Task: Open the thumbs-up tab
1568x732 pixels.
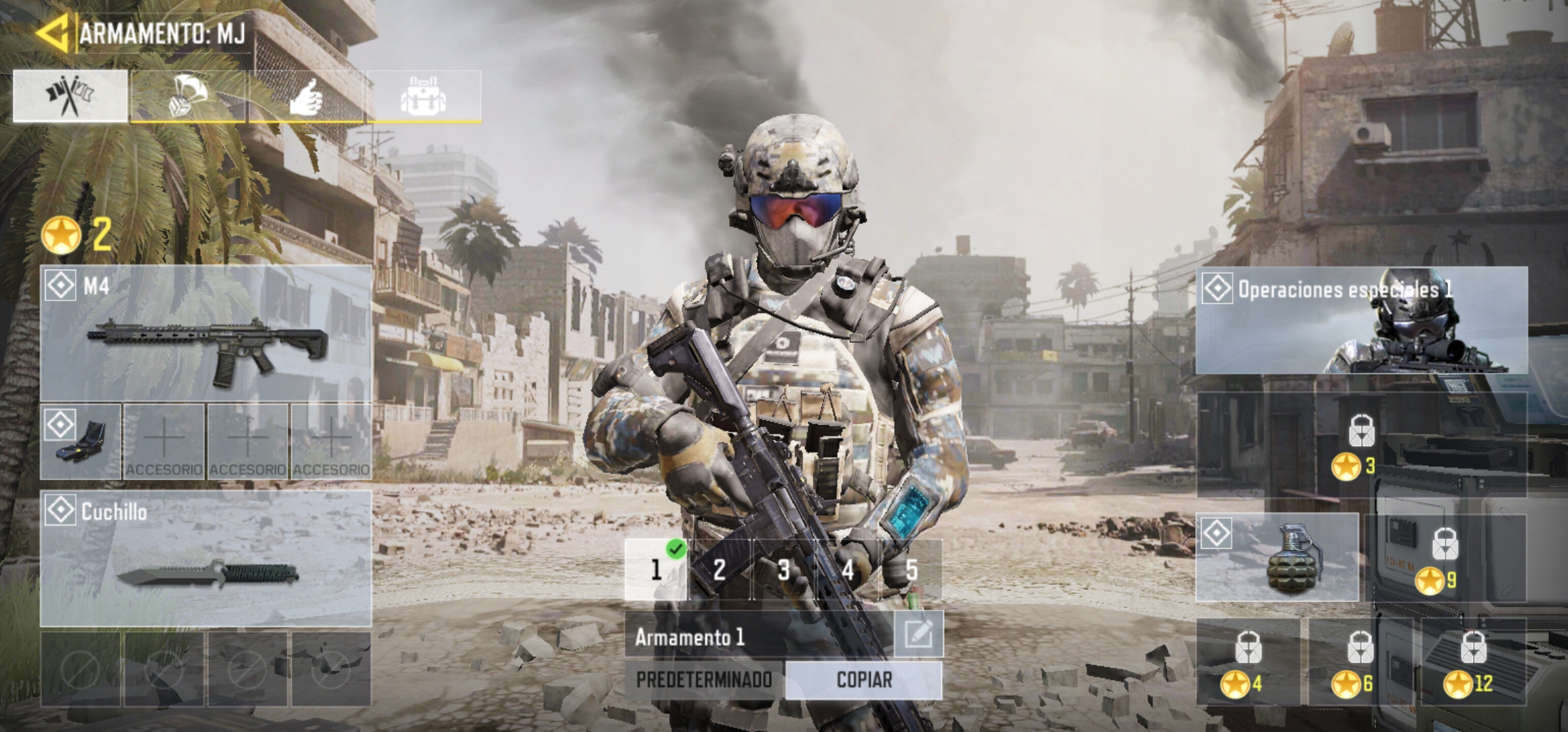Action: point(306,96)
